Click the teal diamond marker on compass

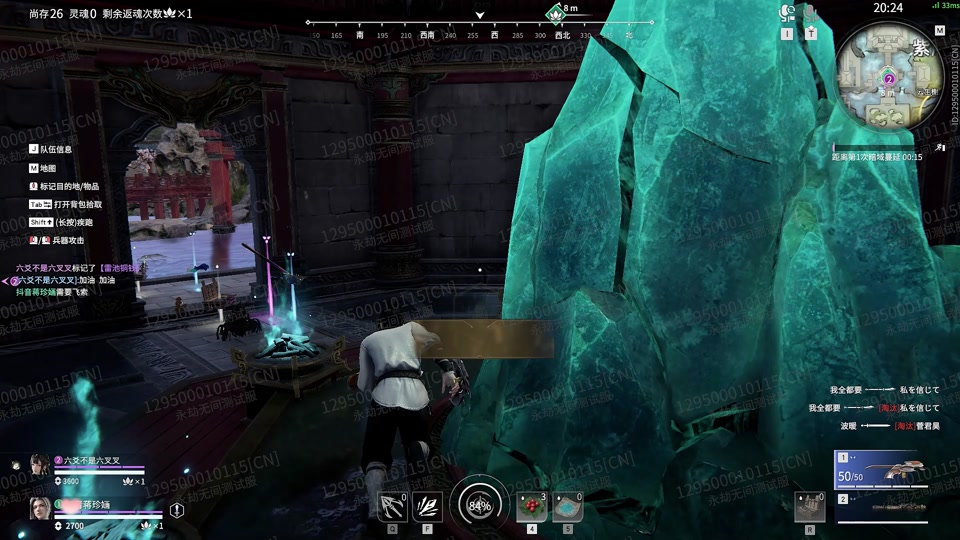[555, 12]
